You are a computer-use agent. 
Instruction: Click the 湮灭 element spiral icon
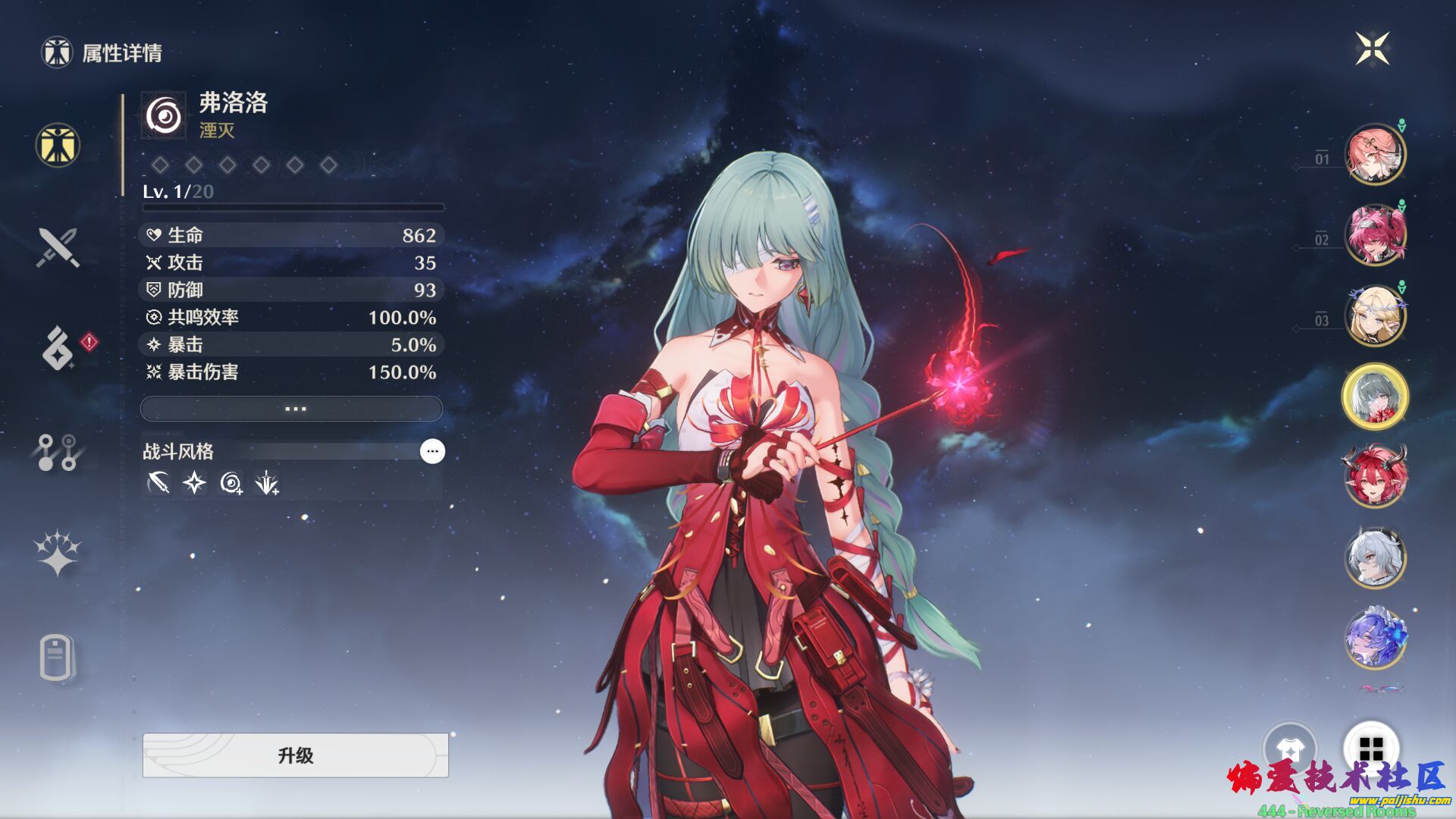[x=164, y=116]
